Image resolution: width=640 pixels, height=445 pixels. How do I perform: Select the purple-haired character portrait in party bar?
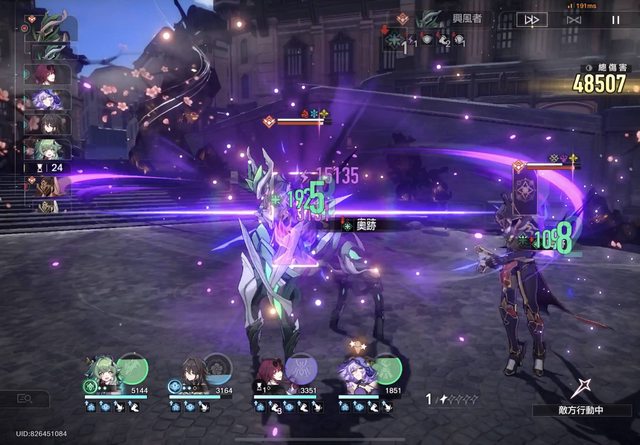(356, 370)
